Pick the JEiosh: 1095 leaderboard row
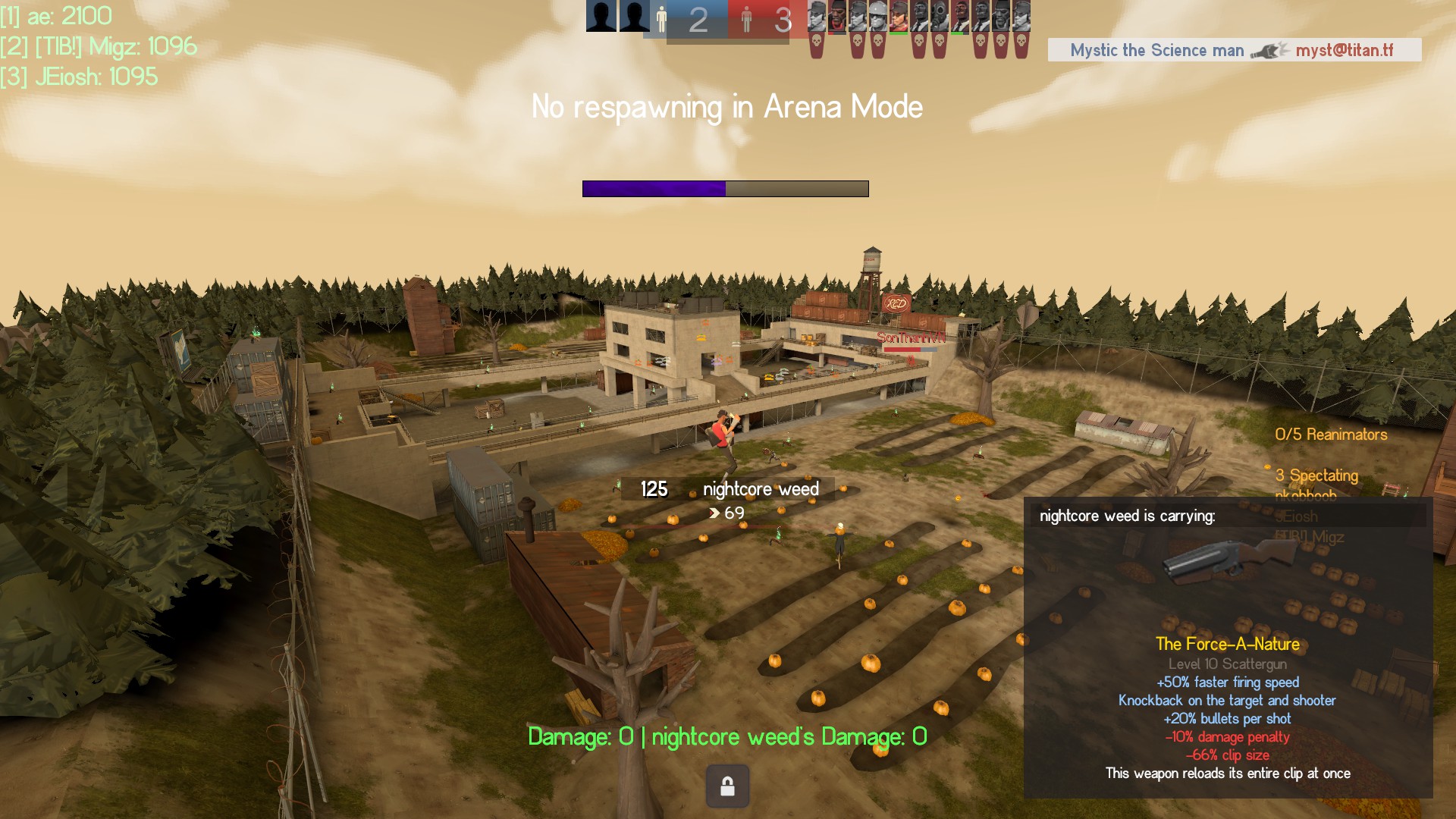Viewport: 1456px width, 819px height. pos(80,77)
